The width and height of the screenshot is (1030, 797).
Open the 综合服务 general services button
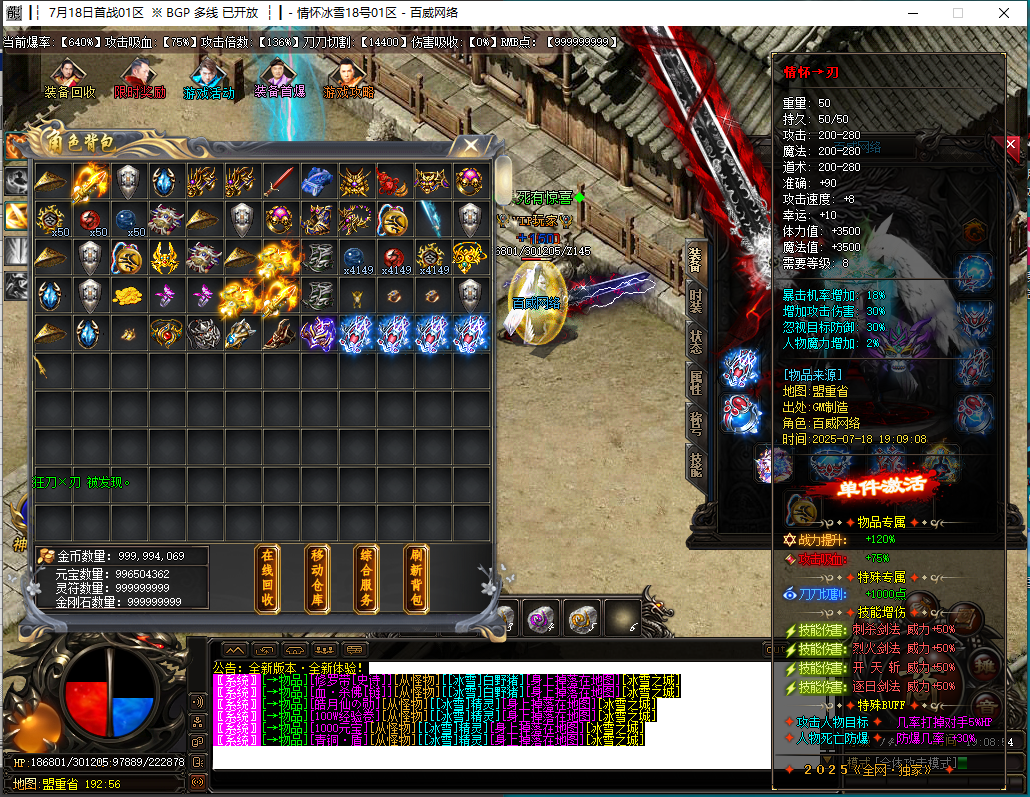(367, 579)
